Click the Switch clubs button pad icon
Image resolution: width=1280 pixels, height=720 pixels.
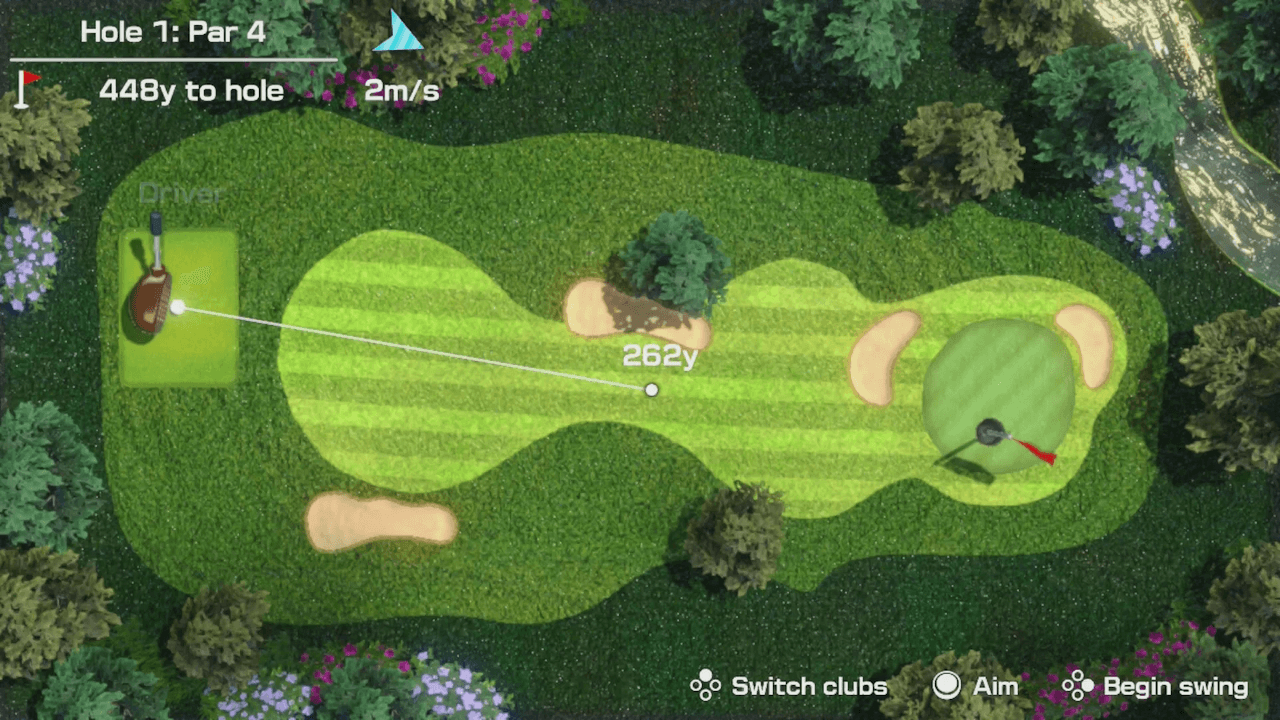(x=705, y=686)
